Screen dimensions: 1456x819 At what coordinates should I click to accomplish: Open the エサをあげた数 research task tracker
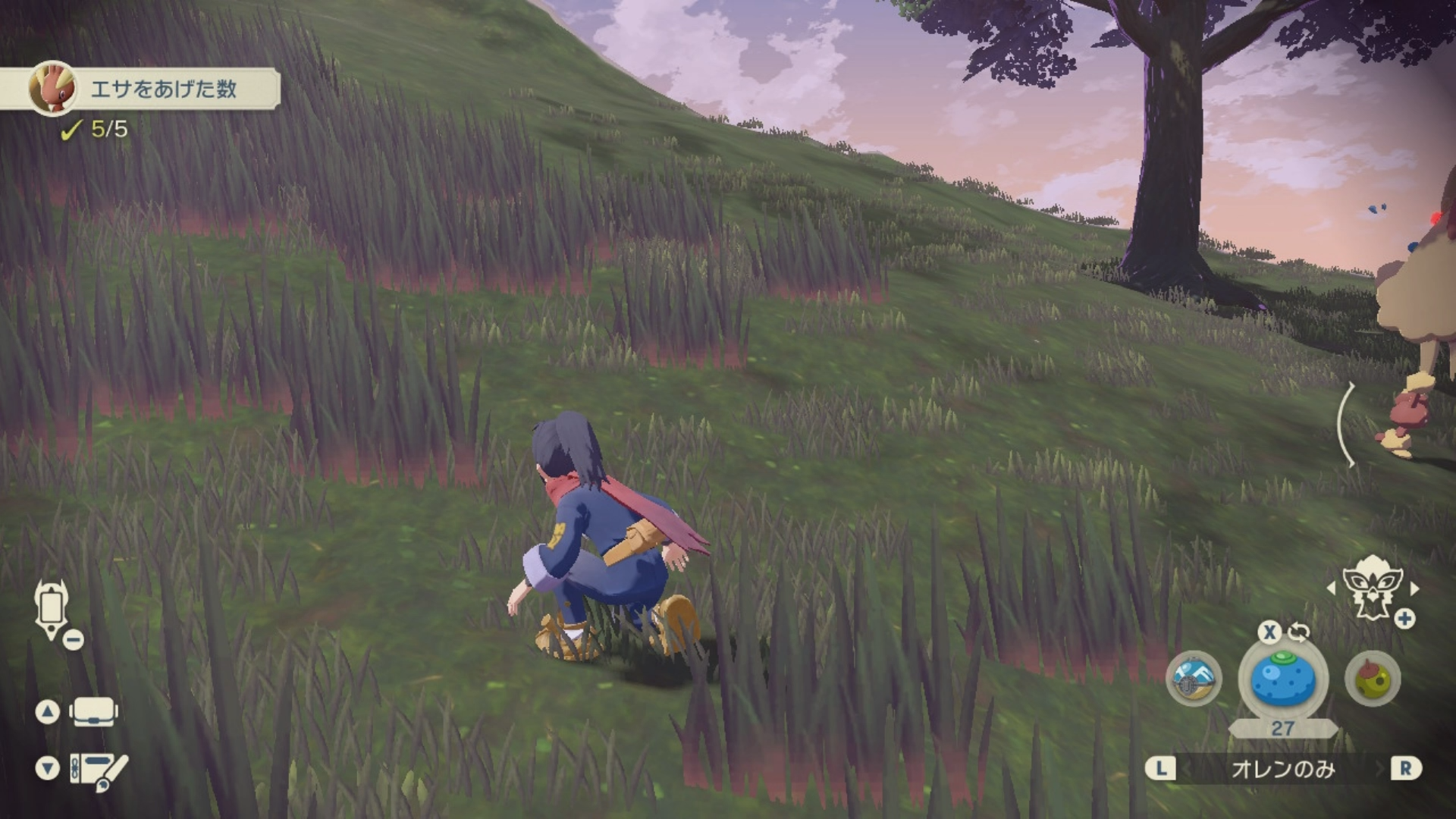click(162, 89)
